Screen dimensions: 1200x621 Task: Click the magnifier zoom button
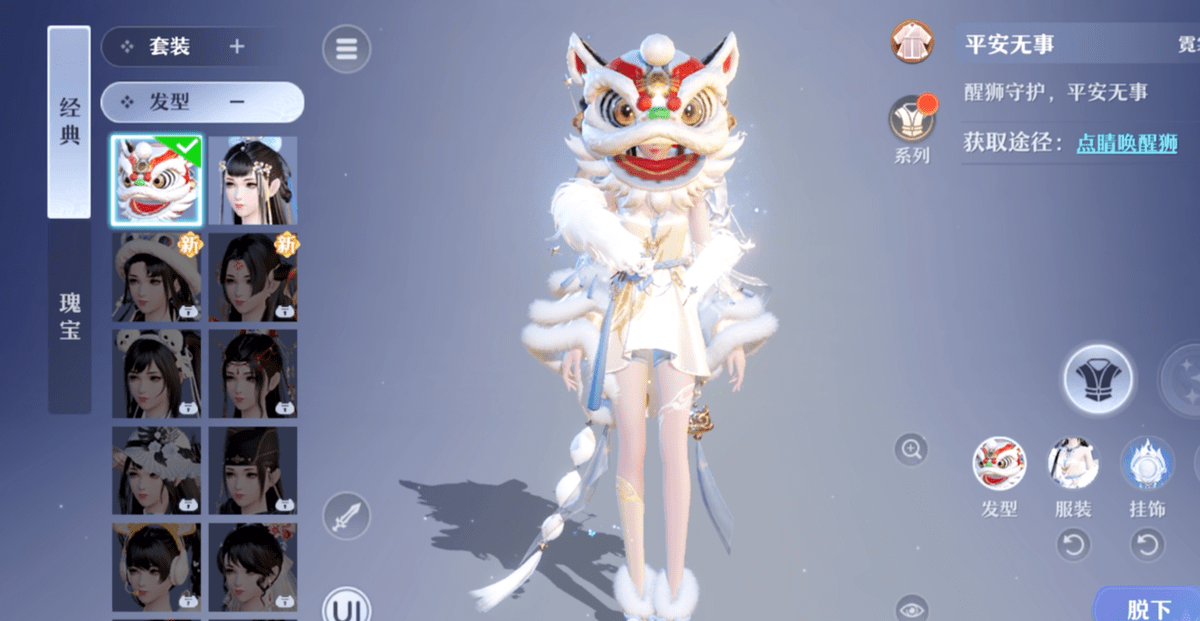click(x=911, y=450)
